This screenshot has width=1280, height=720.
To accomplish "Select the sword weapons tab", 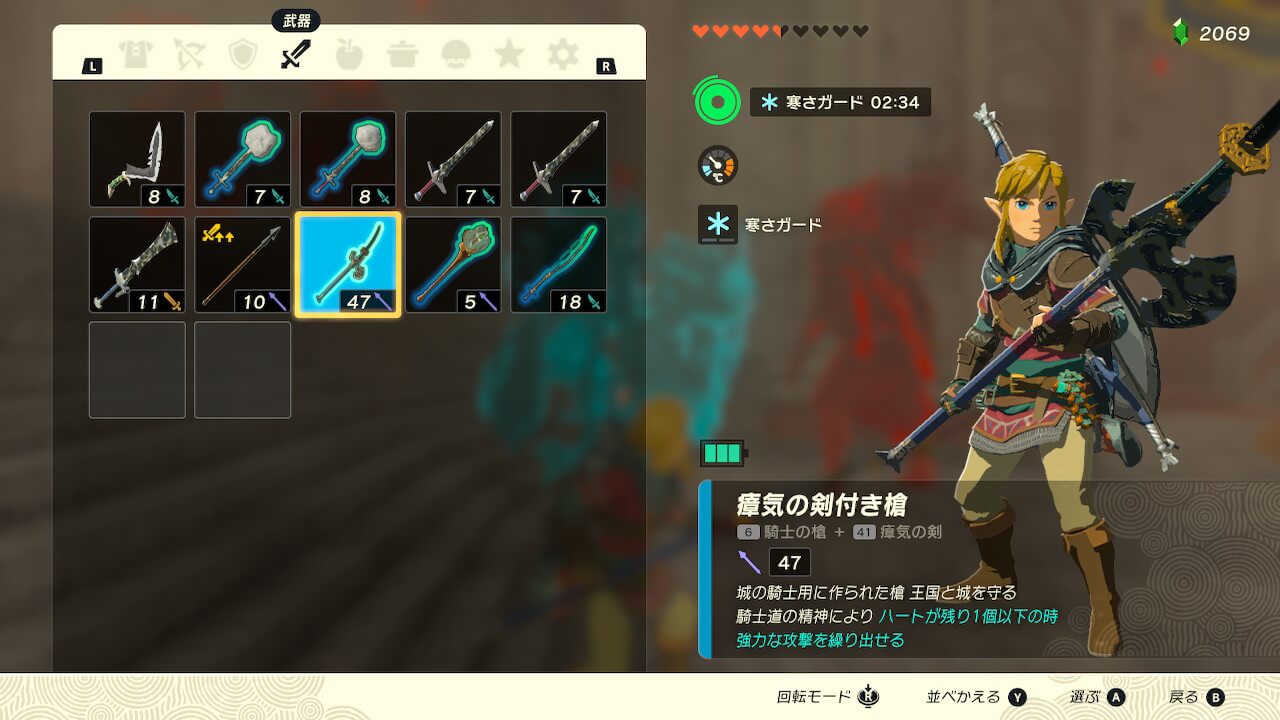I will 296,54.
